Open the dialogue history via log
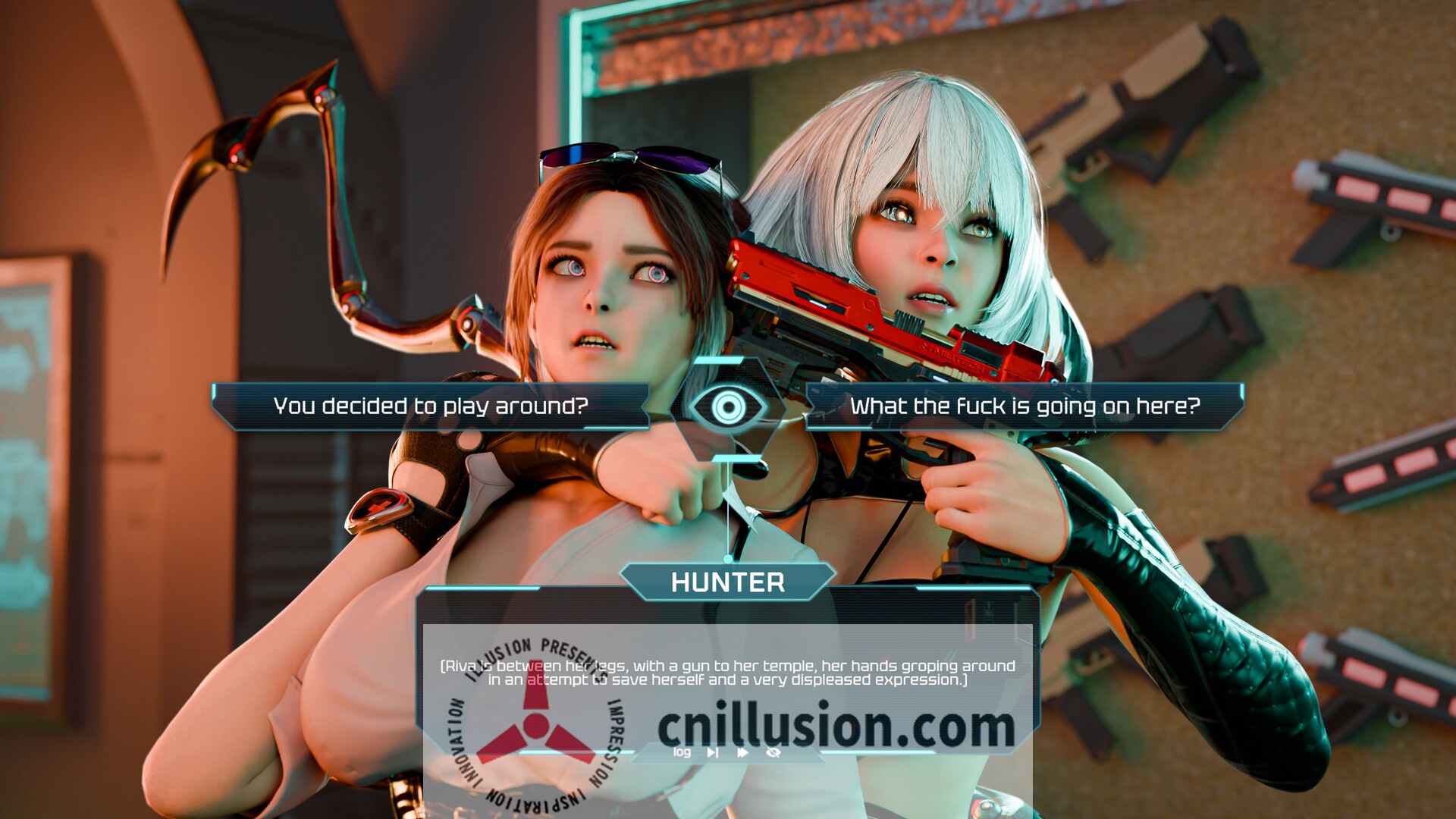Image resolution: width=1456 pixels, height=819 pixels. tap(683, 752)
